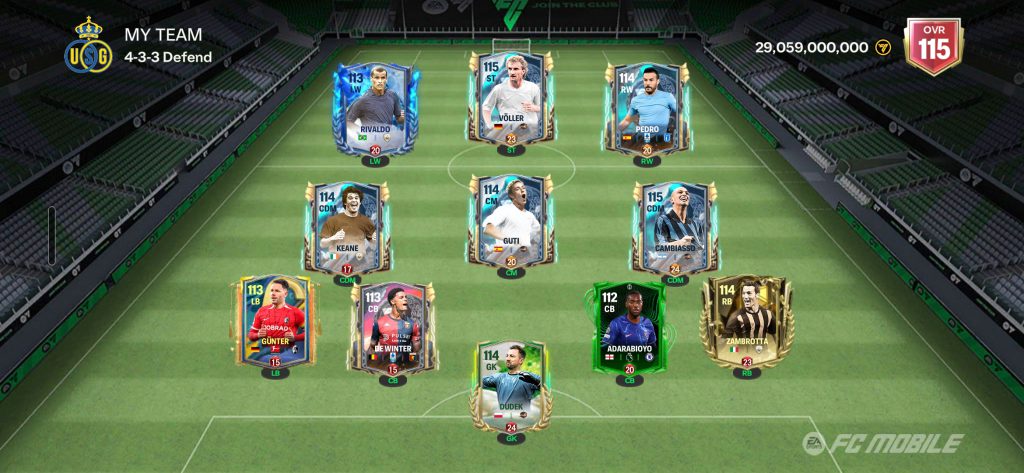Select Guti's central midfielder card
The image size is (1024, 473).
click(510, 222)
